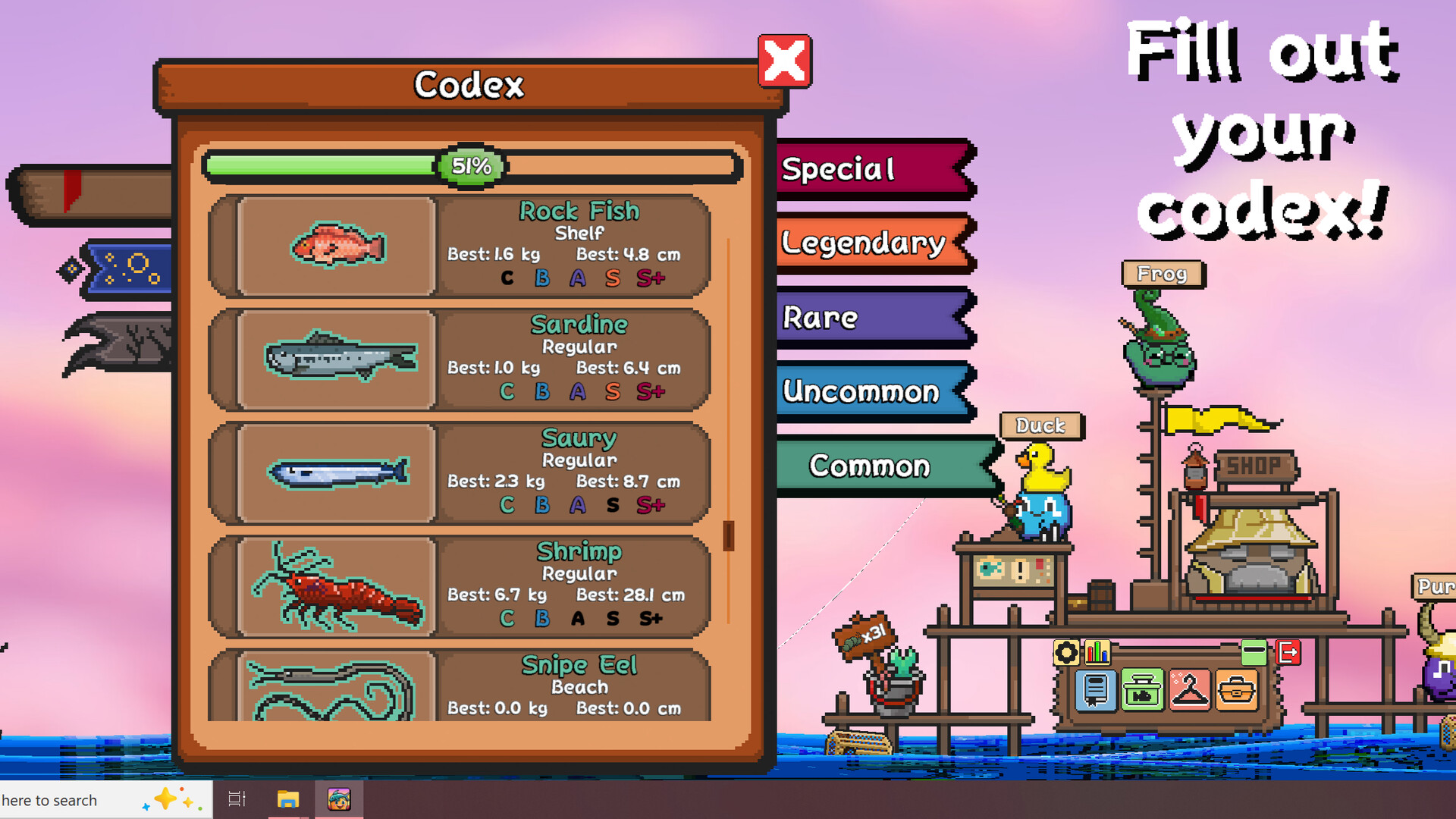Toggle the Uncommon rarity filter
Viewport: 1456px width, 819px height.
pos(861,392)
